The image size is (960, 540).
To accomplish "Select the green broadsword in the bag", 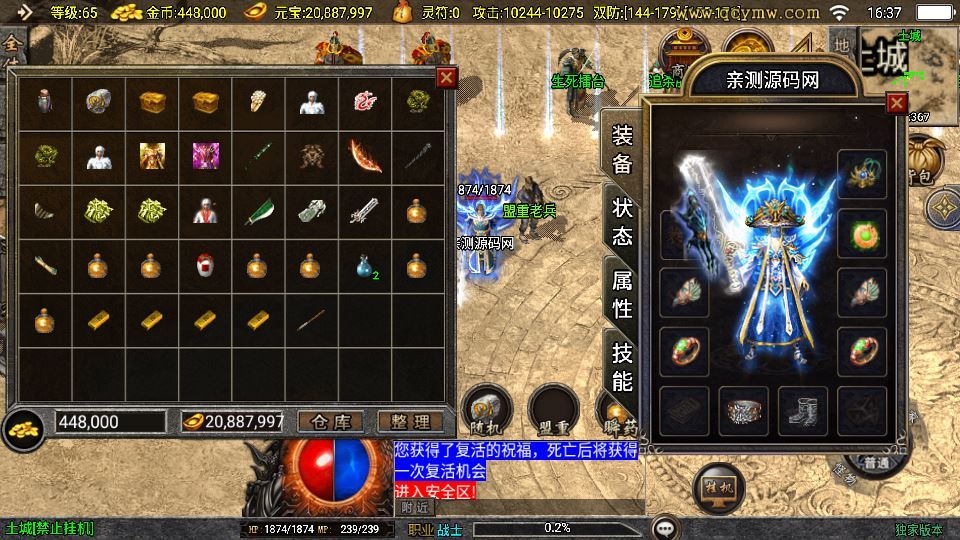I will tap(258, 211).
